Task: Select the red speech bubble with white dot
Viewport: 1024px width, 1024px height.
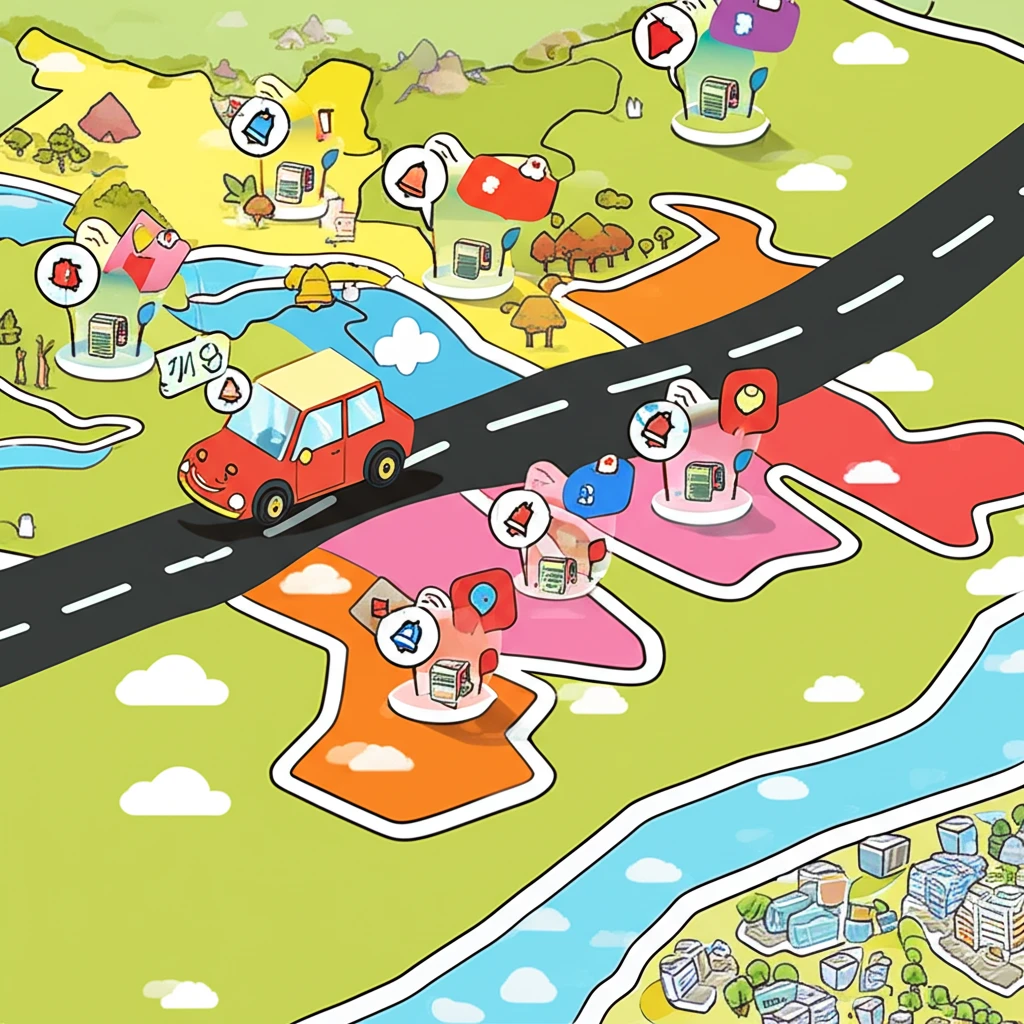Action: pos(506,184)
